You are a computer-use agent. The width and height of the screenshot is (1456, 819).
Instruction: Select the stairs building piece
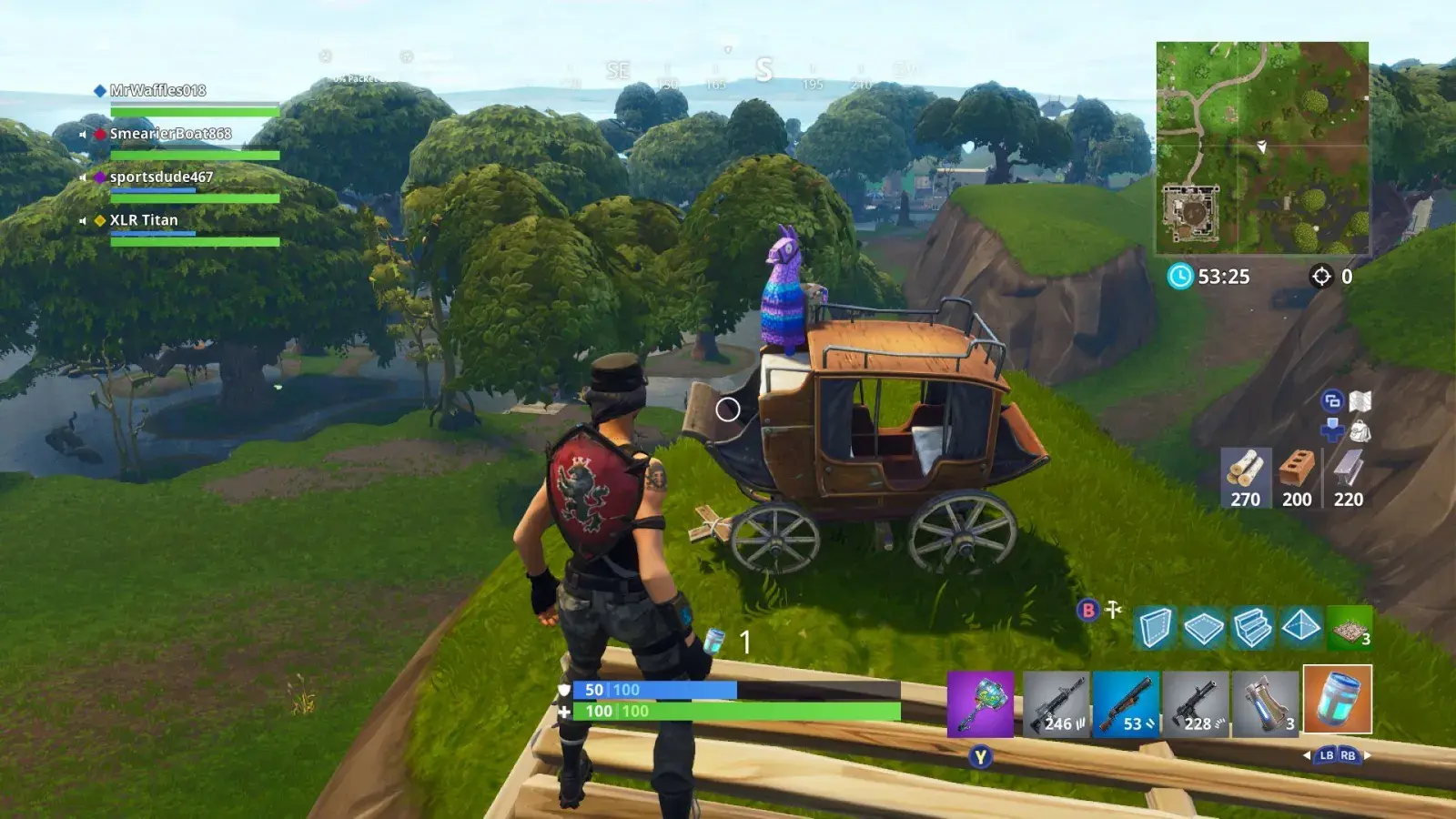click(1251, 626)
